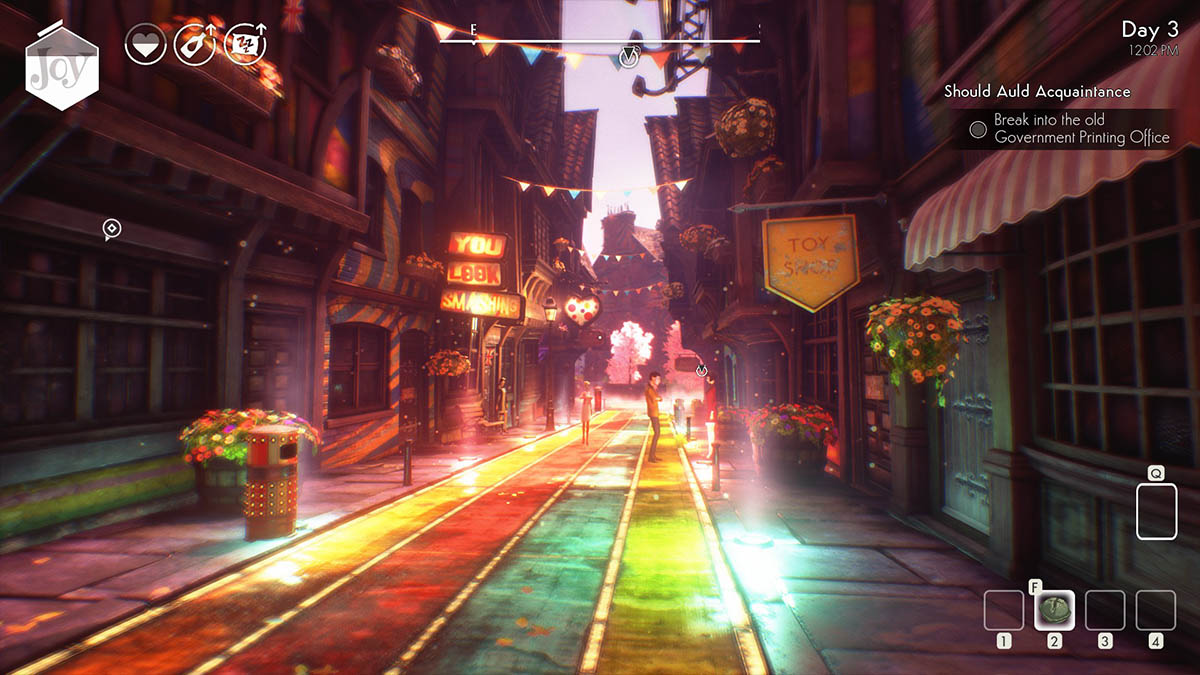Select the empty slot under the Q label

pos(1157,512)
